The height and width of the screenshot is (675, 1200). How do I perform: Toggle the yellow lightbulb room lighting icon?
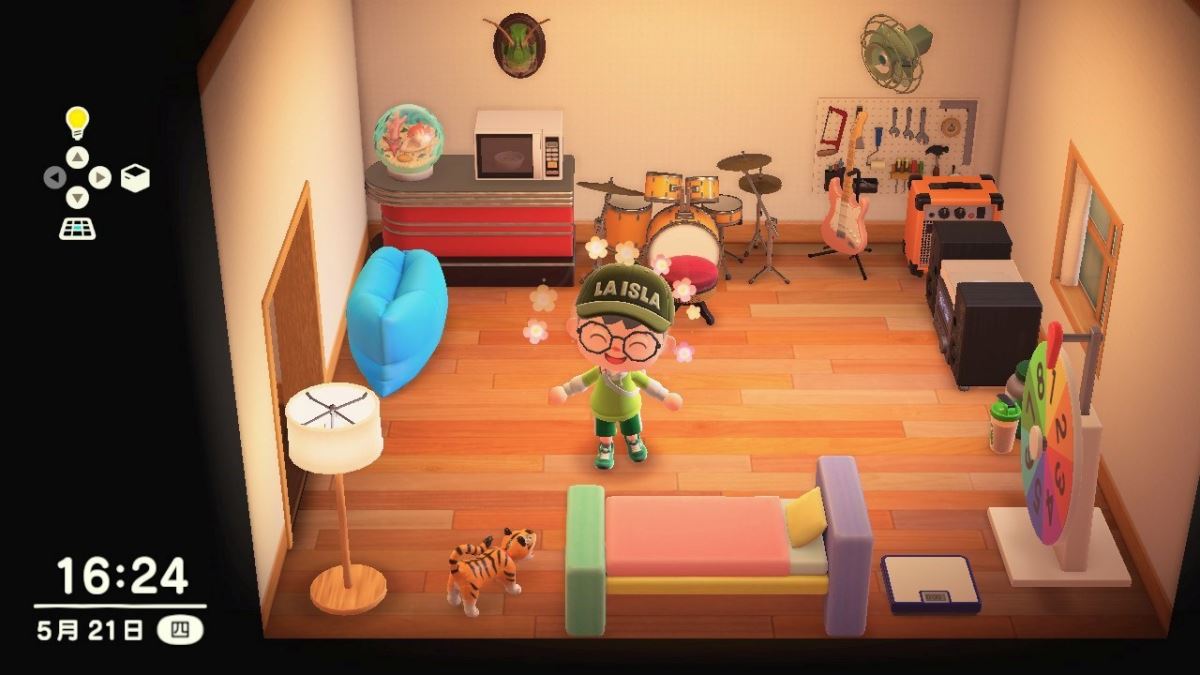pos(77,123)
